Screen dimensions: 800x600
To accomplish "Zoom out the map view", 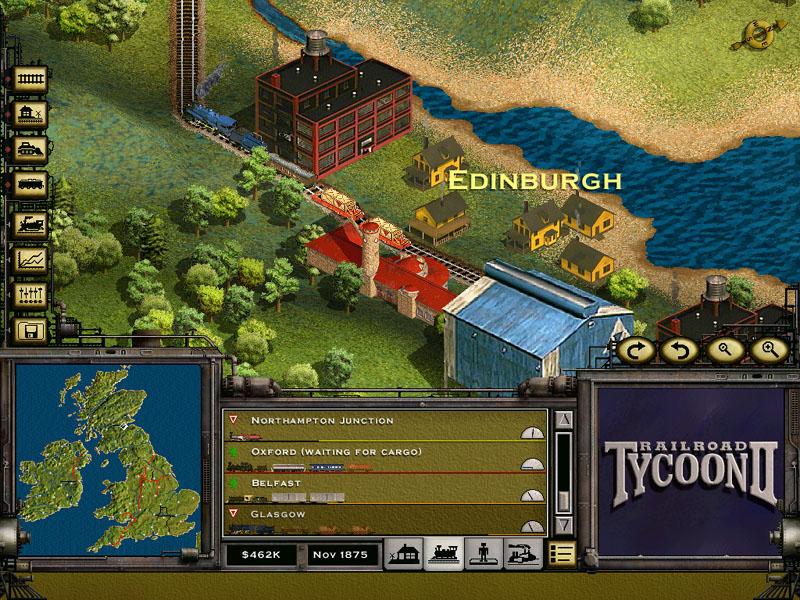I will click(726, 350).
